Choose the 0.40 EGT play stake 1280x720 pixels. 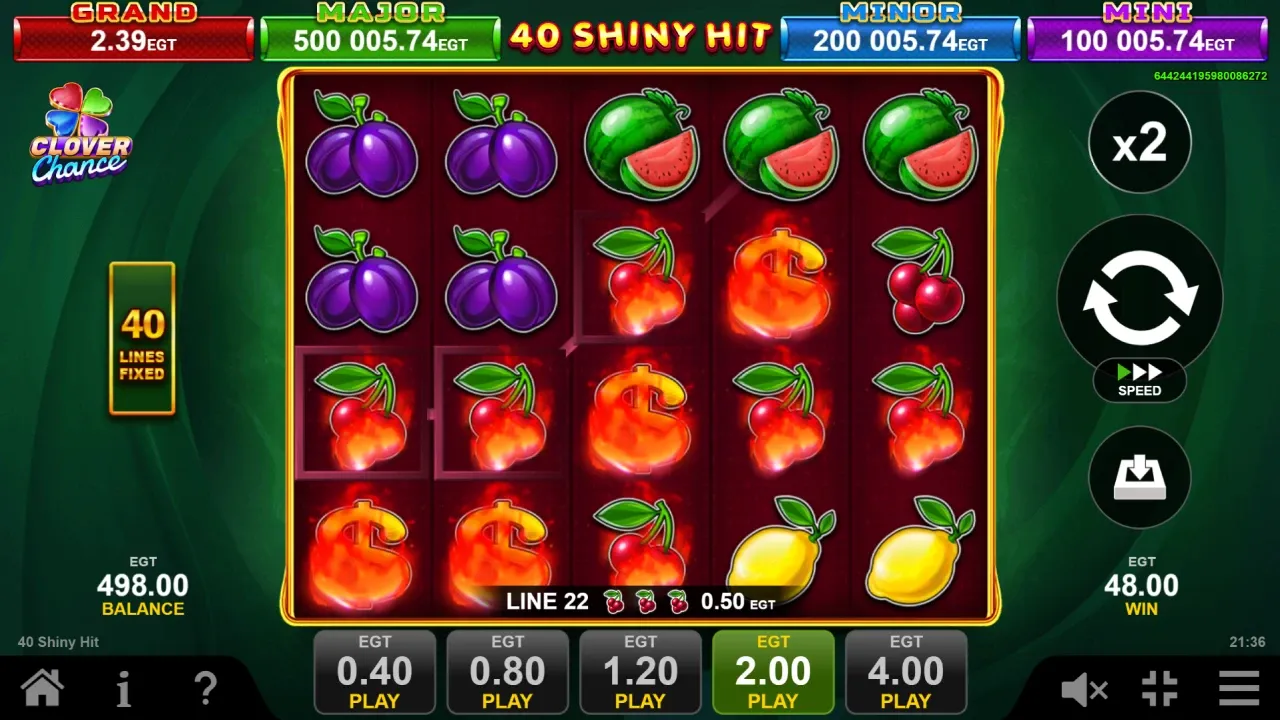[375, 670]
